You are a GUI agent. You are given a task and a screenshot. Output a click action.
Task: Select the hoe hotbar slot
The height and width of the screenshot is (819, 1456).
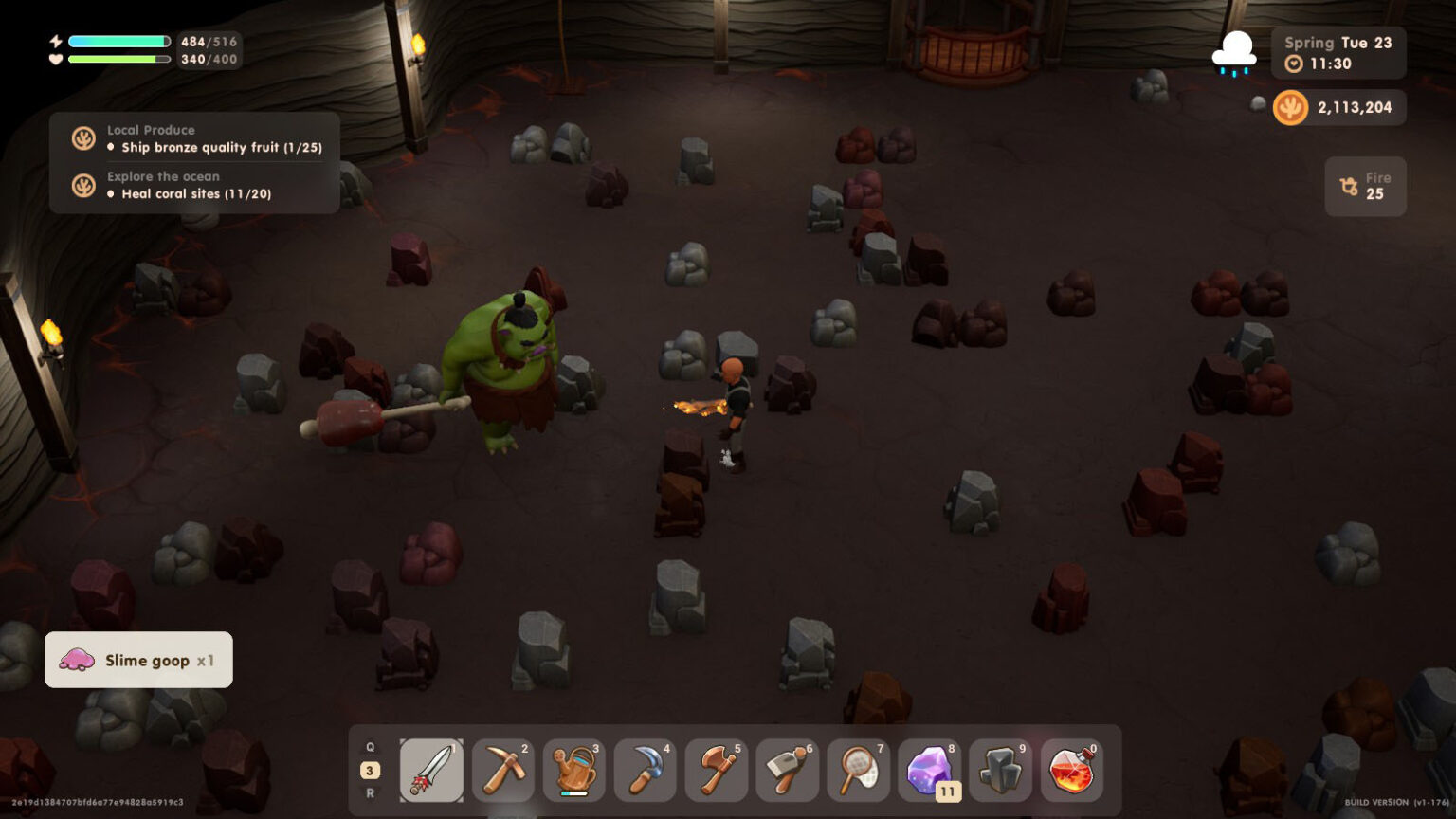[787, 771]
